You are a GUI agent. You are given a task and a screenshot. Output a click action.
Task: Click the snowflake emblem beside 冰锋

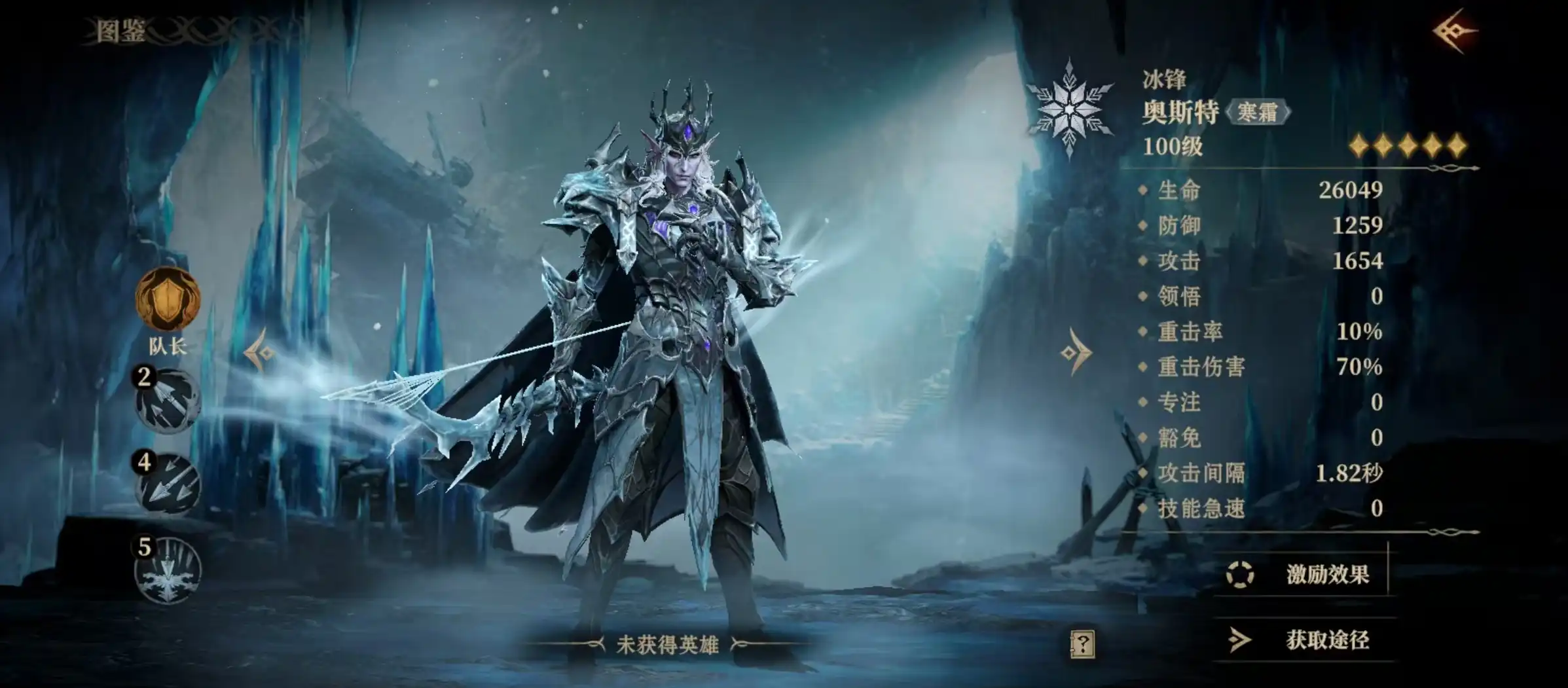pos(1070,110)
